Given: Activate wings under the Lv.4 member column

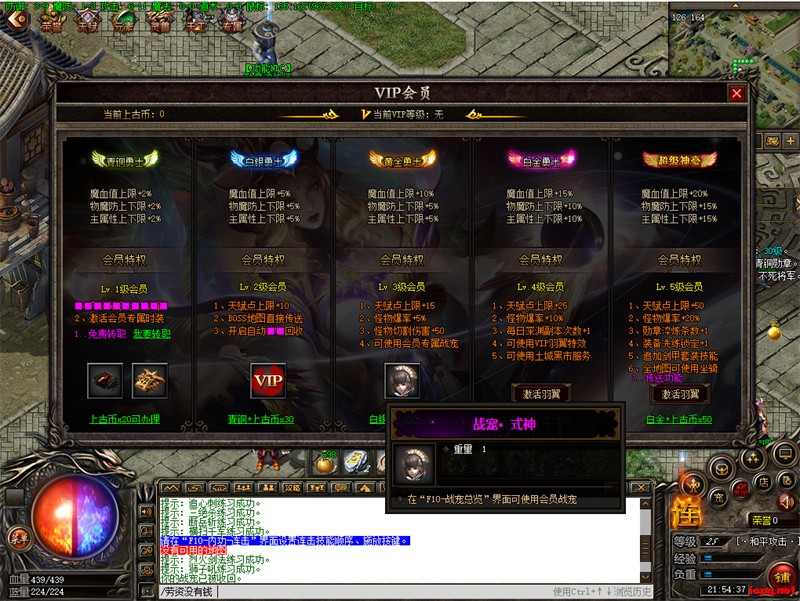Looking at the screenshot, I should coord(541,393).
